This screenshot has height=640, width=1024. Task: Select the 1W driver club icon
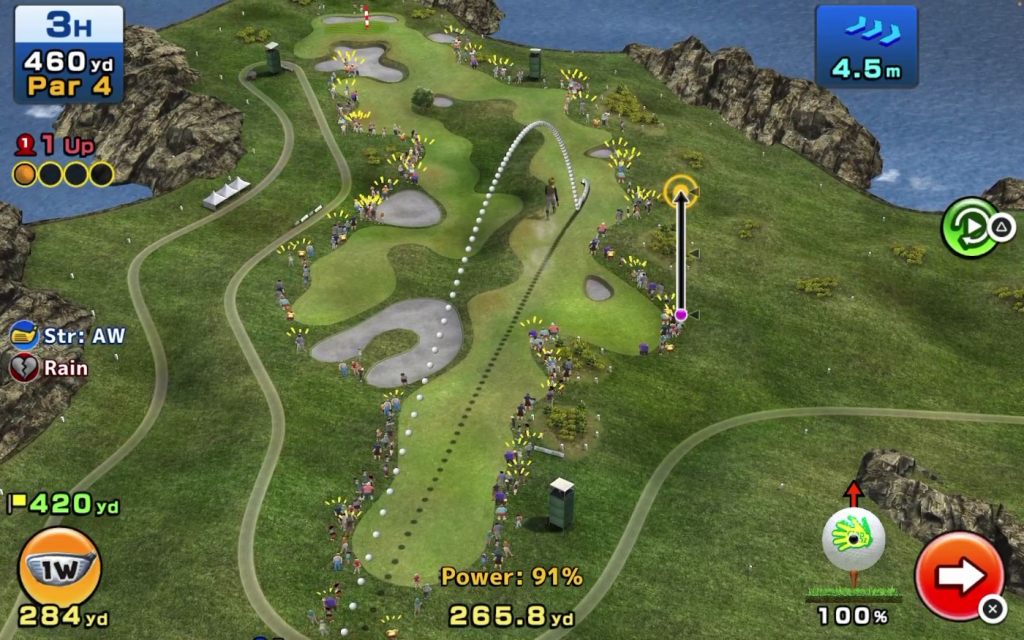tap(59, 567)
